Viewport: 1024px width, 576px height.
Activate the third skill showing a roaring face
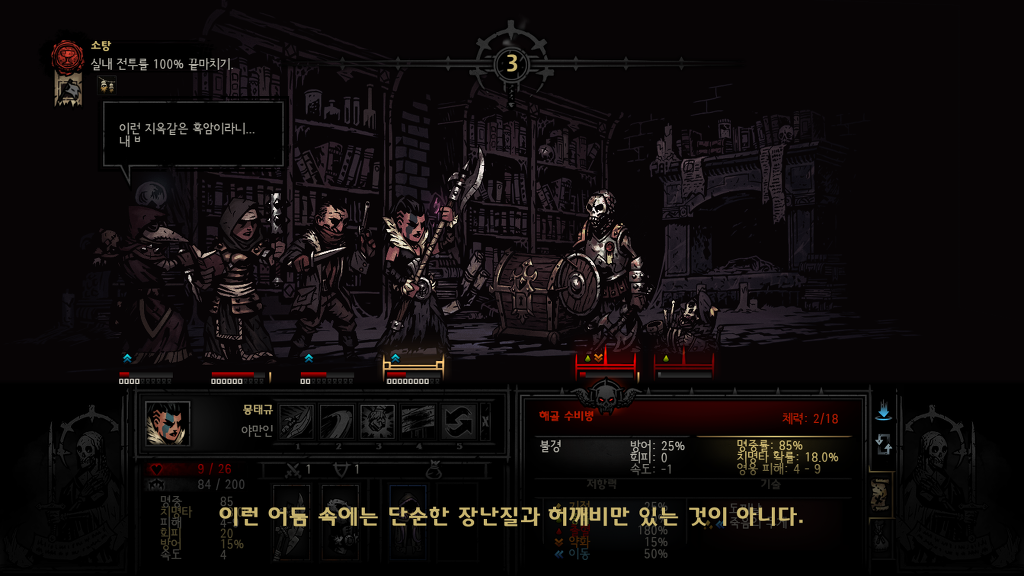tap(379, 422)
